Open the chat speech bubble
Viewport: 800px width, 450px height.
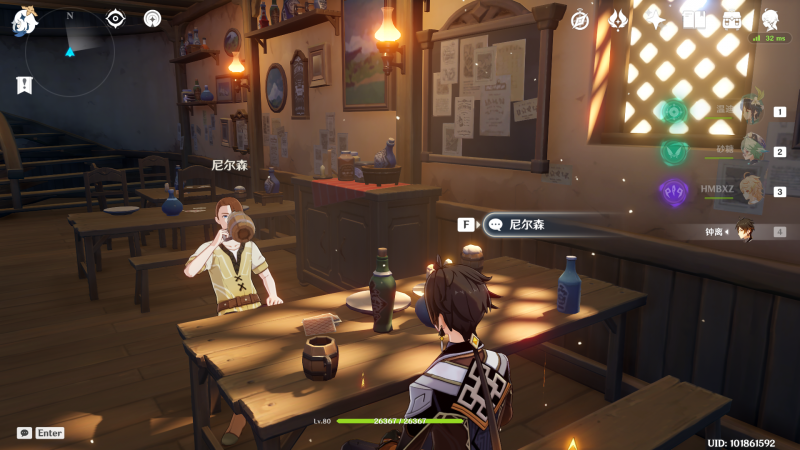(24, 433)
